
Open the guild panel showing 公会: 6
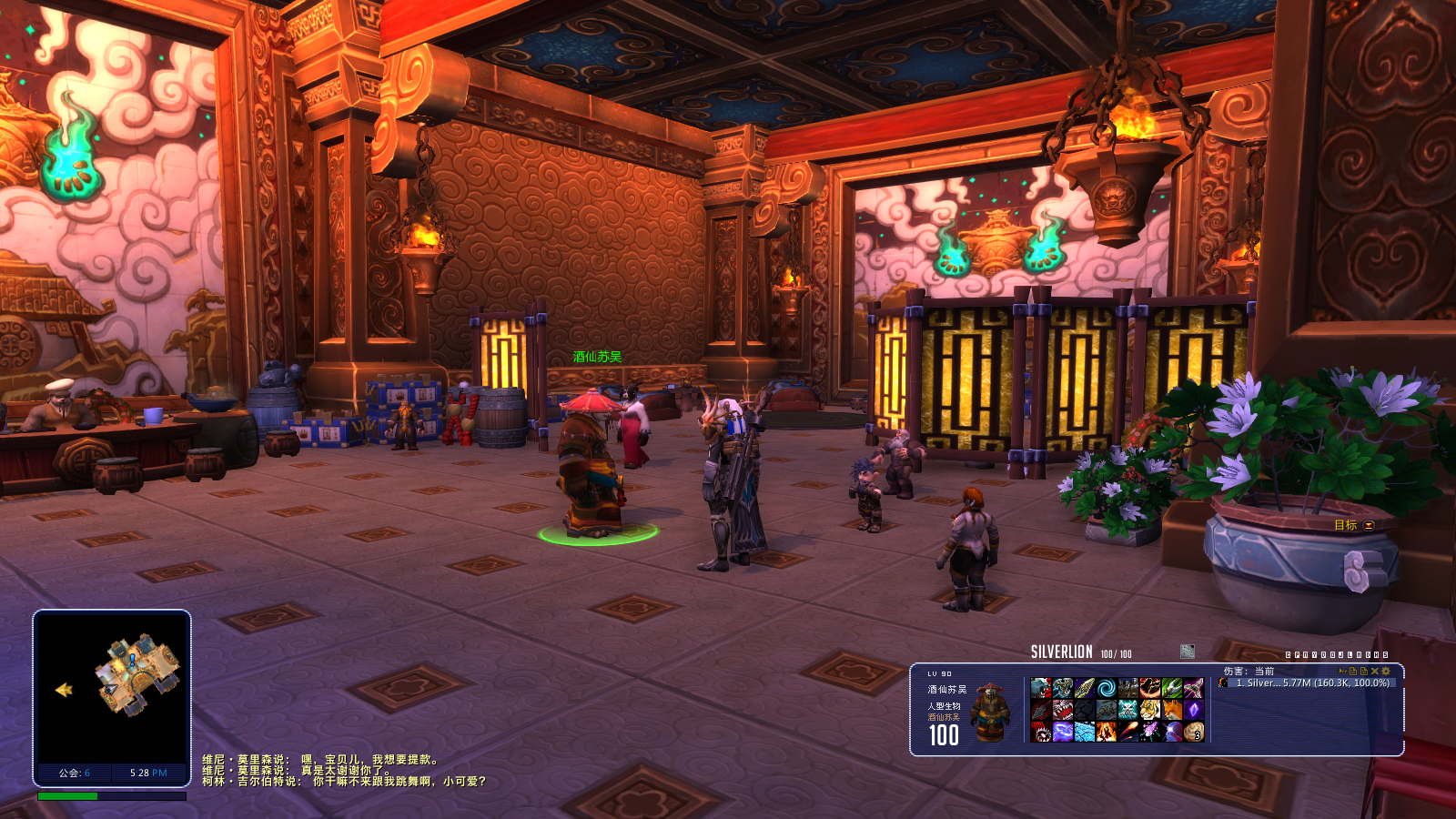pos(74,773)
